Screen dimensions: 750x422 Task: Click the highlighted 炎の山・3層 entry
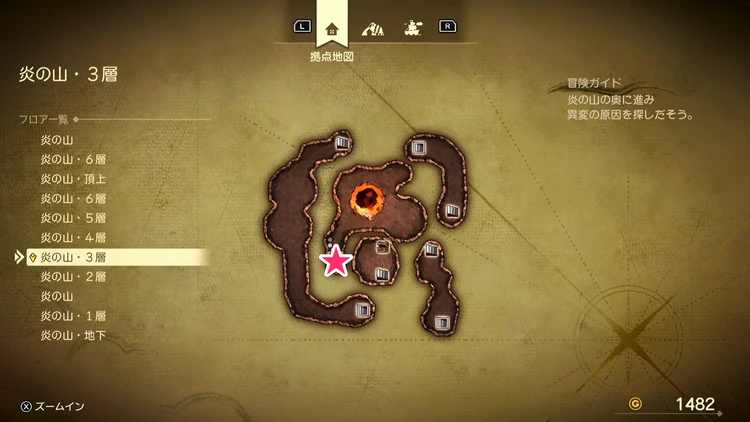[74, 257]
